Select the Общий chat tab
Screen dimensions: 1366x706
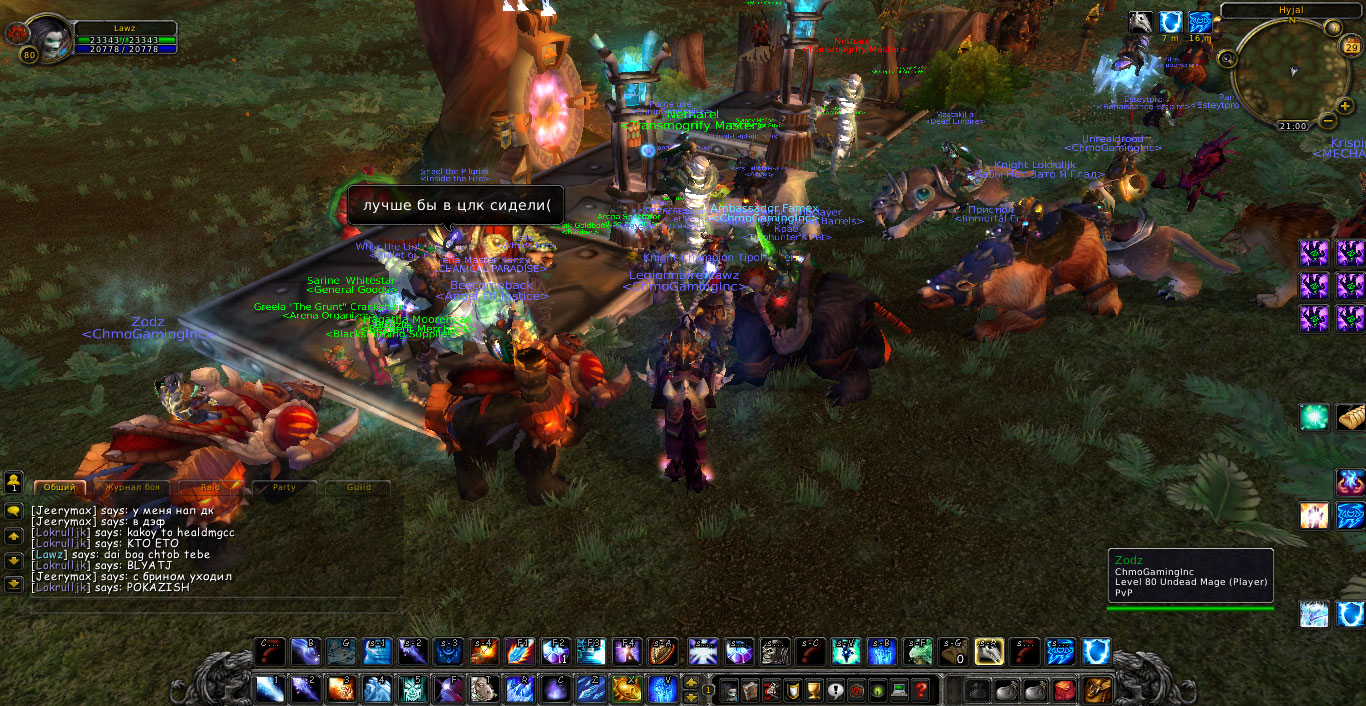tap(60, 487)
